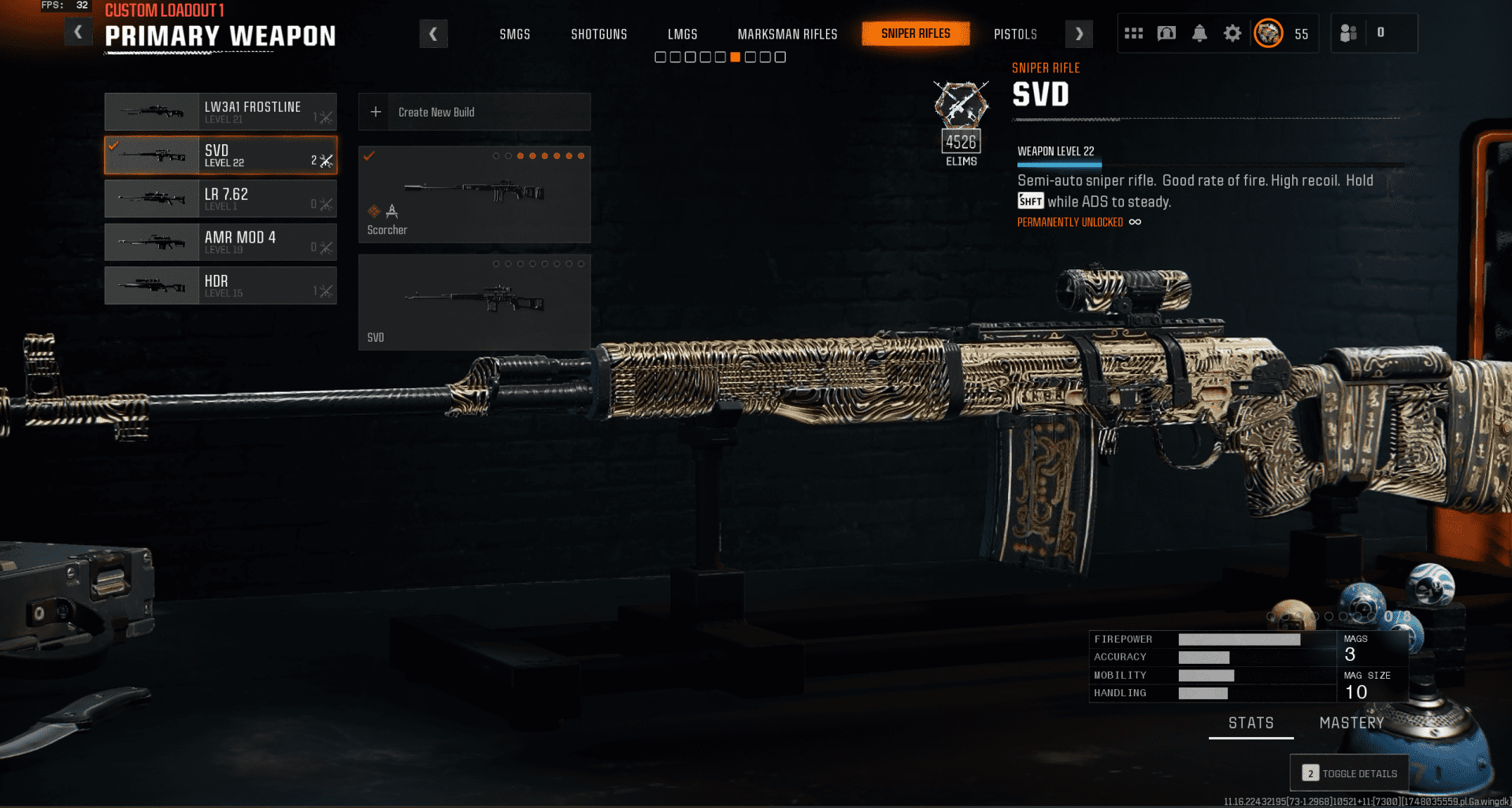Image resolution: width=1512 pixels, height=808 pixels.
Task: Select the Sniper Rifles tab
Action: coord(915,34)
